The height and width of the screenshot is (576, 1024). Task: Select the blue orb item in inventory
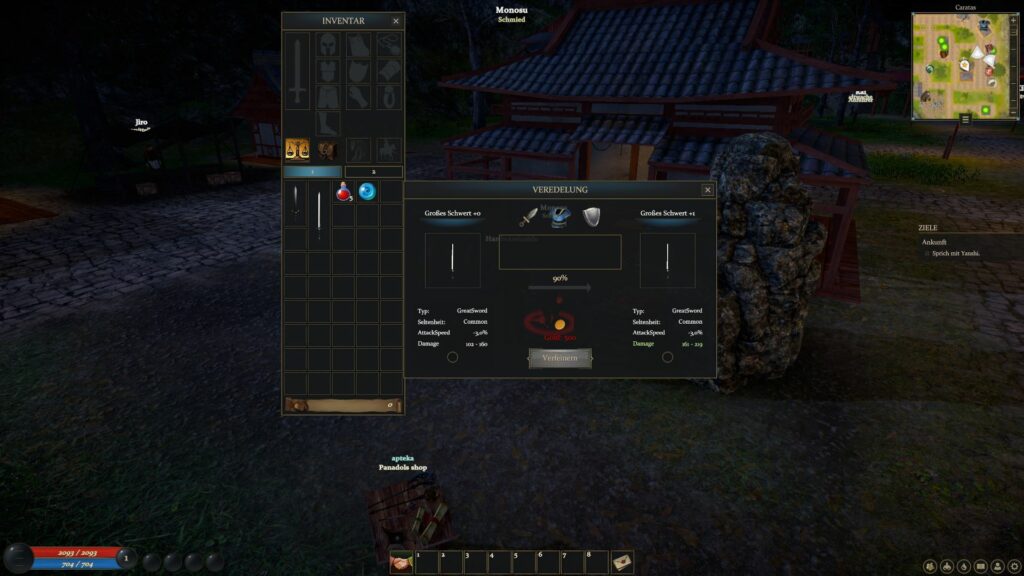pos(367,191)
